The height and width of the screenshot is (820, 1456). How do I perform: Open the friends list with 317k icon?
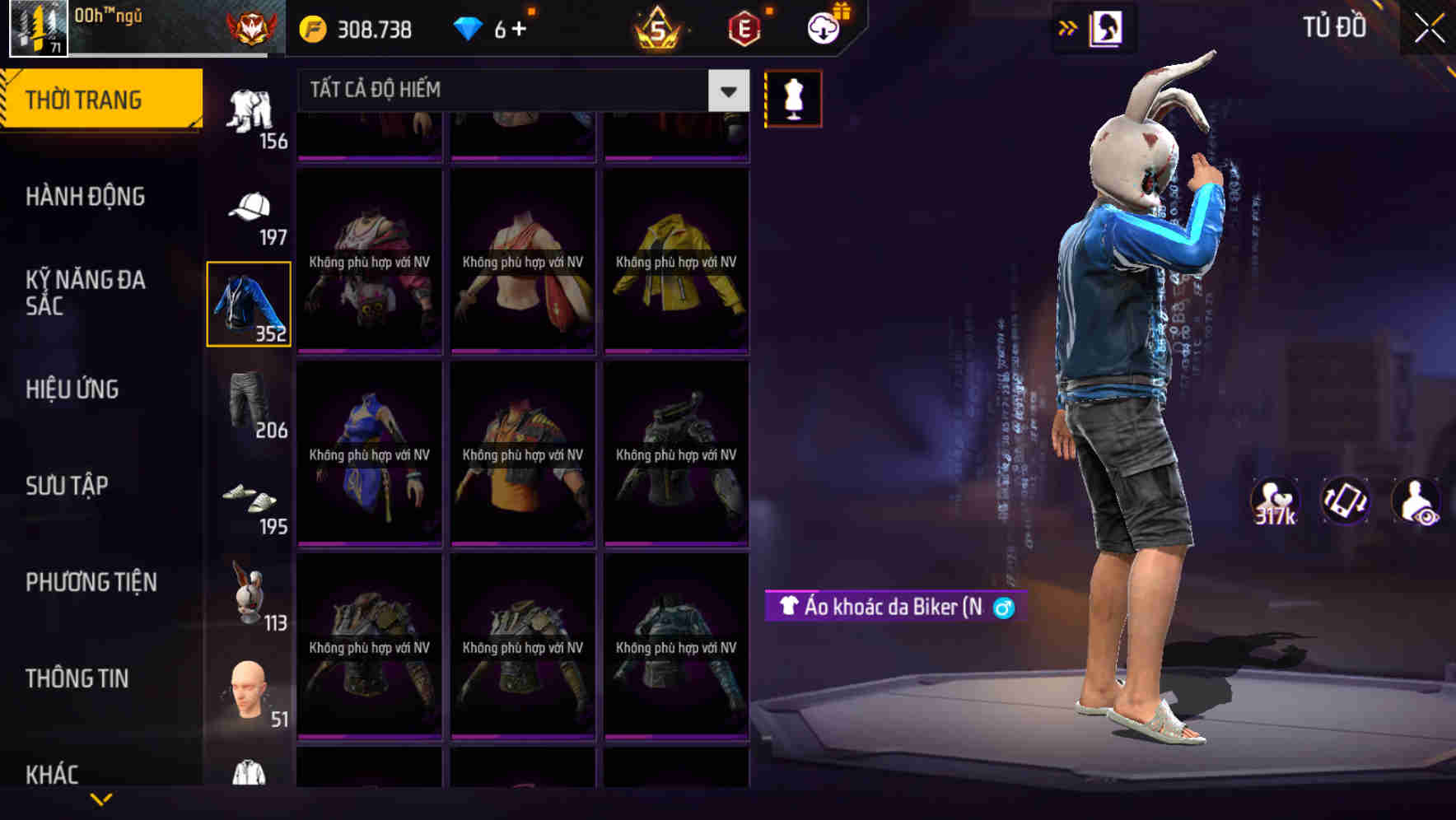1274,504
